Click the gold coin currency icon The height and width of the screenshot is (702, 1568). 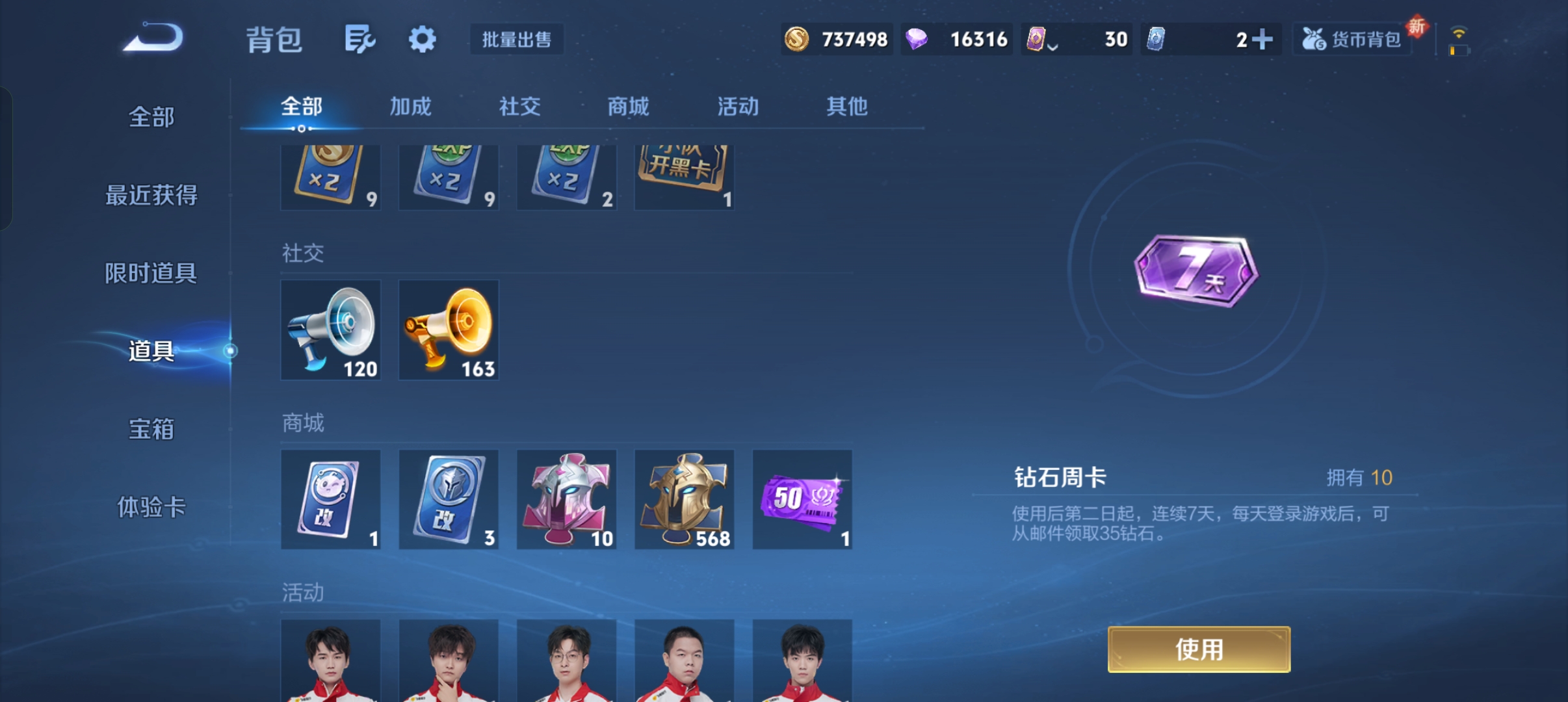[798, 39]
